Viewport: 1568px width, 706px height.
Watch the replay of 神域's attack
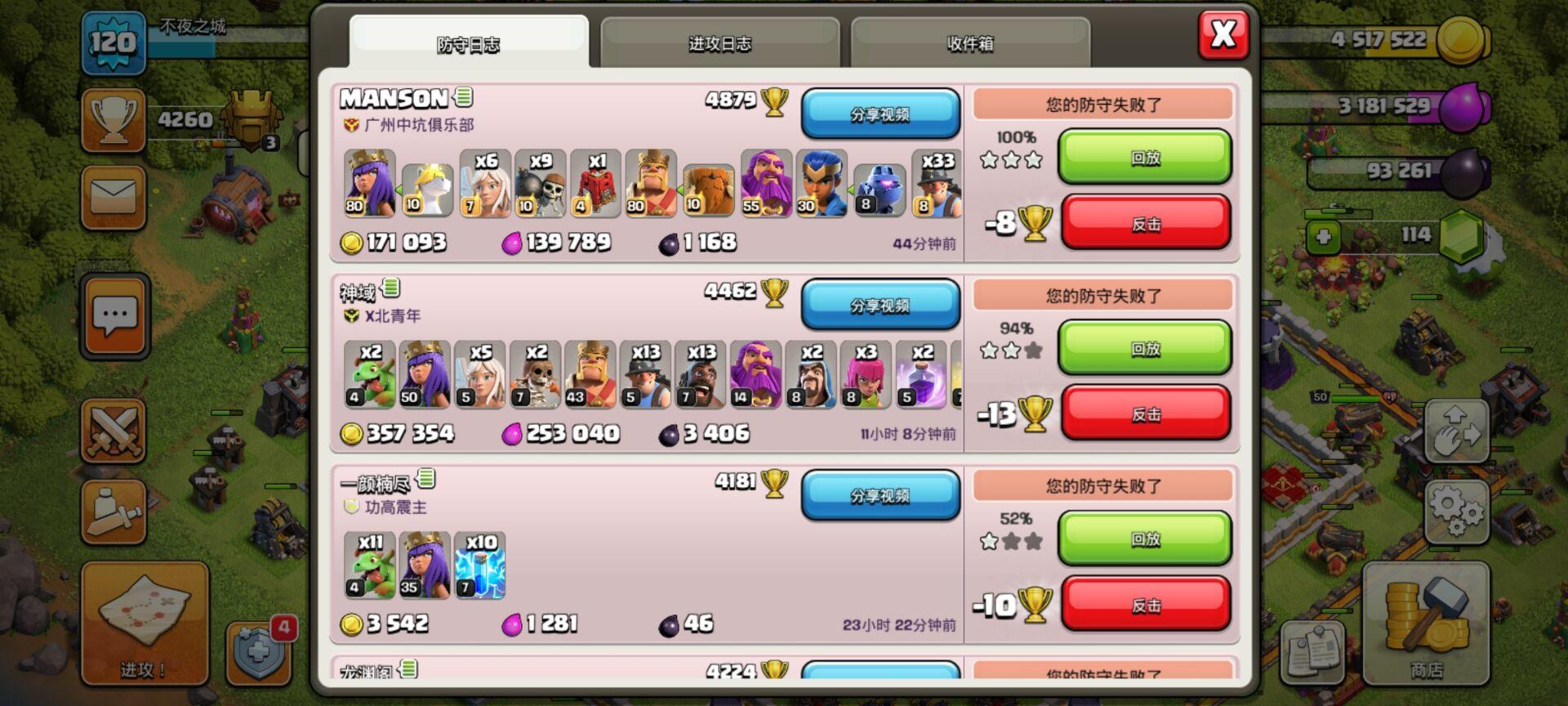(1145, 347)
